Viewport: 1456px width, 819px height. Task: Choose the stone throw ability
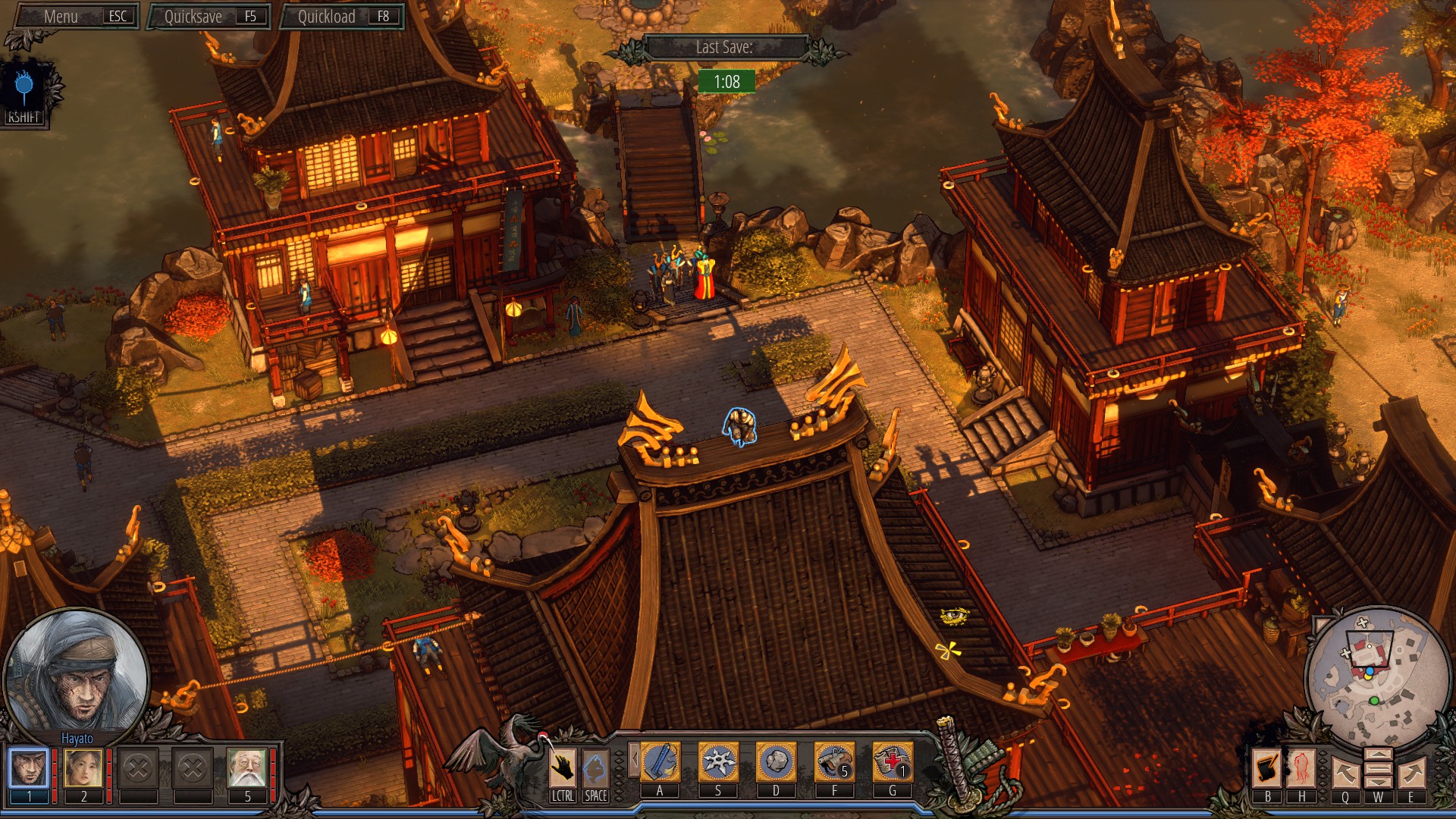tap(776, 762)
